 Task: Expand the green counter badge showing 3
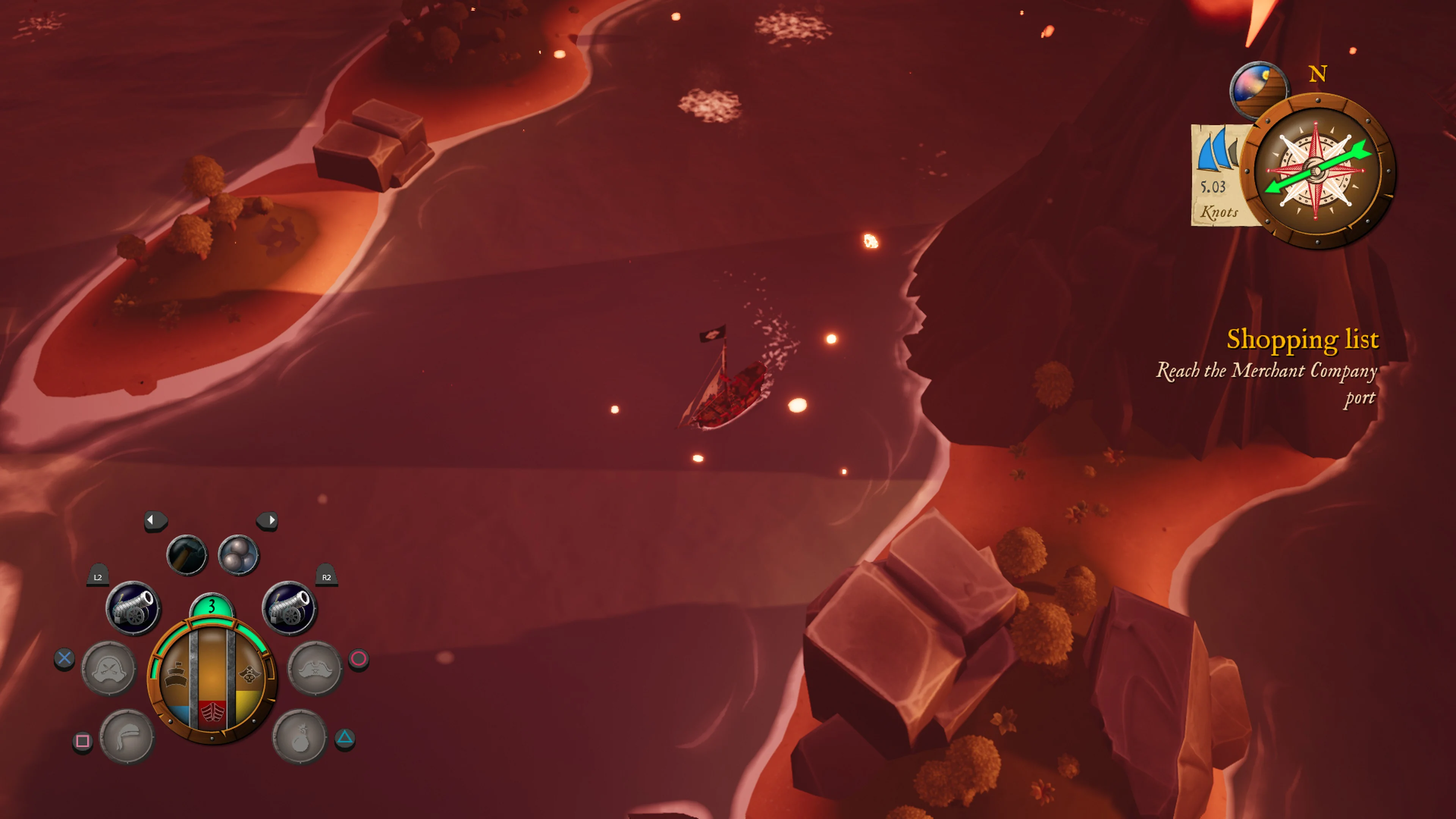click(x=212, y=606)
